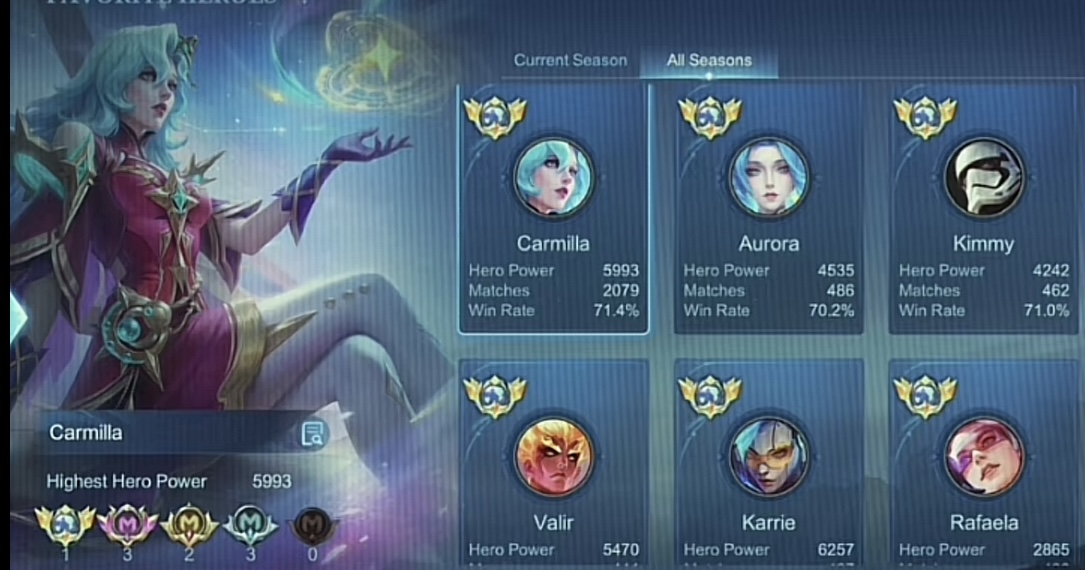
Task: Select the Aurora hero card
Action: (768, 209)
